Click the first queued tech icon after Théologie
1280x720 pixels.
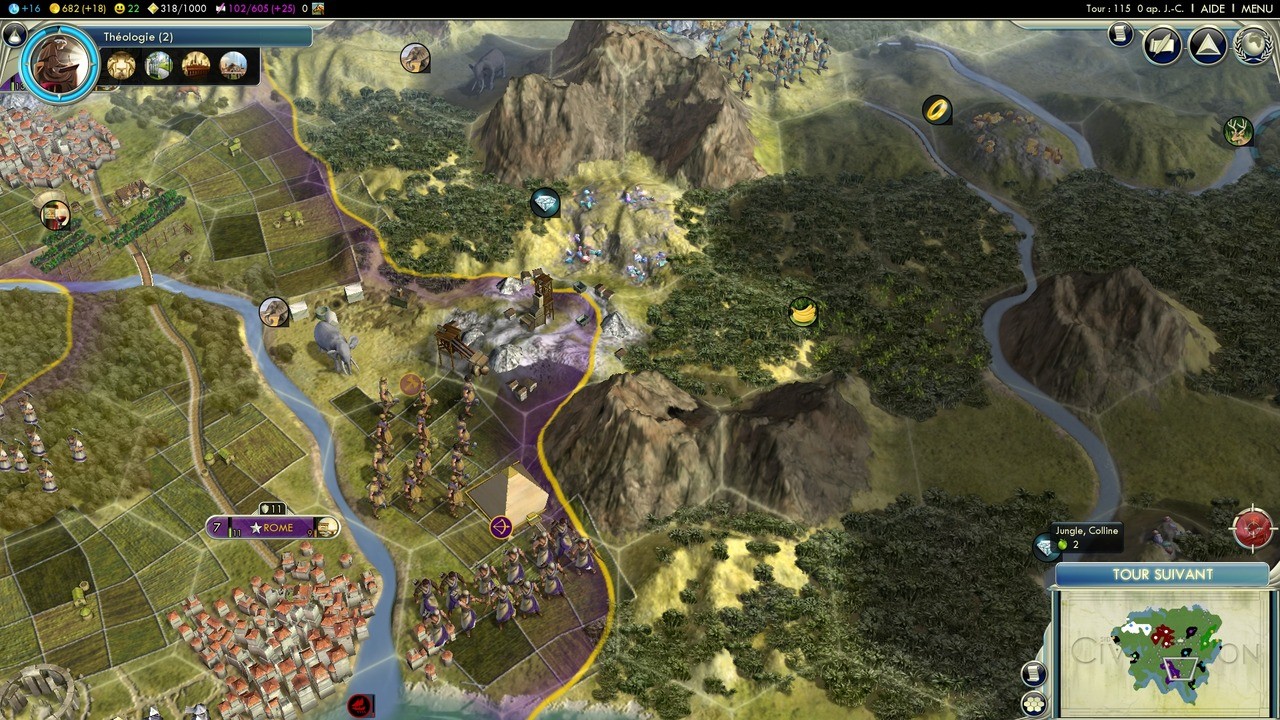point(120,65)
